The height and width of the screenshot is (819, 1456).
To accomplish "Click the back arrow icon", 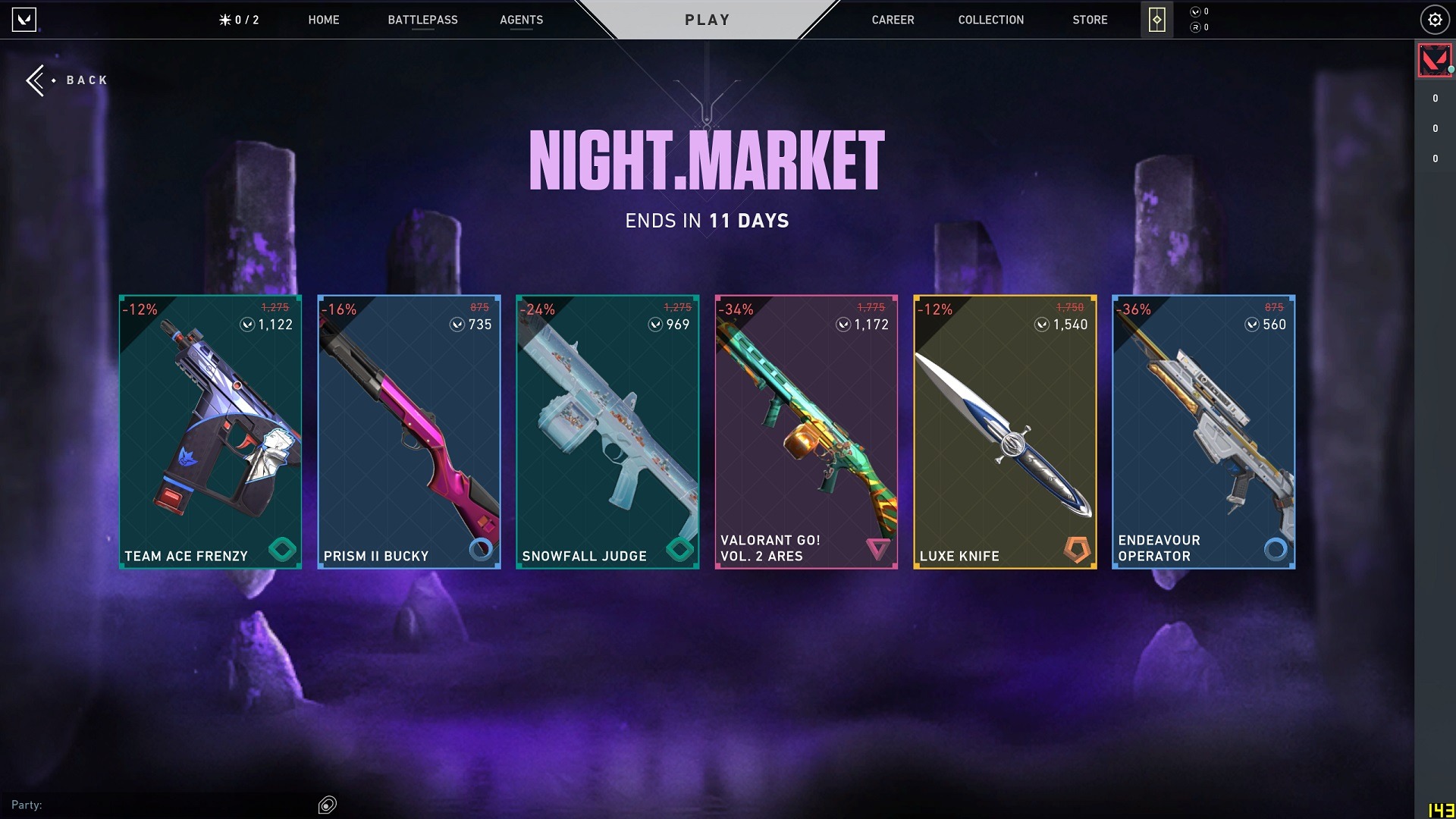I will click(35, 80).
